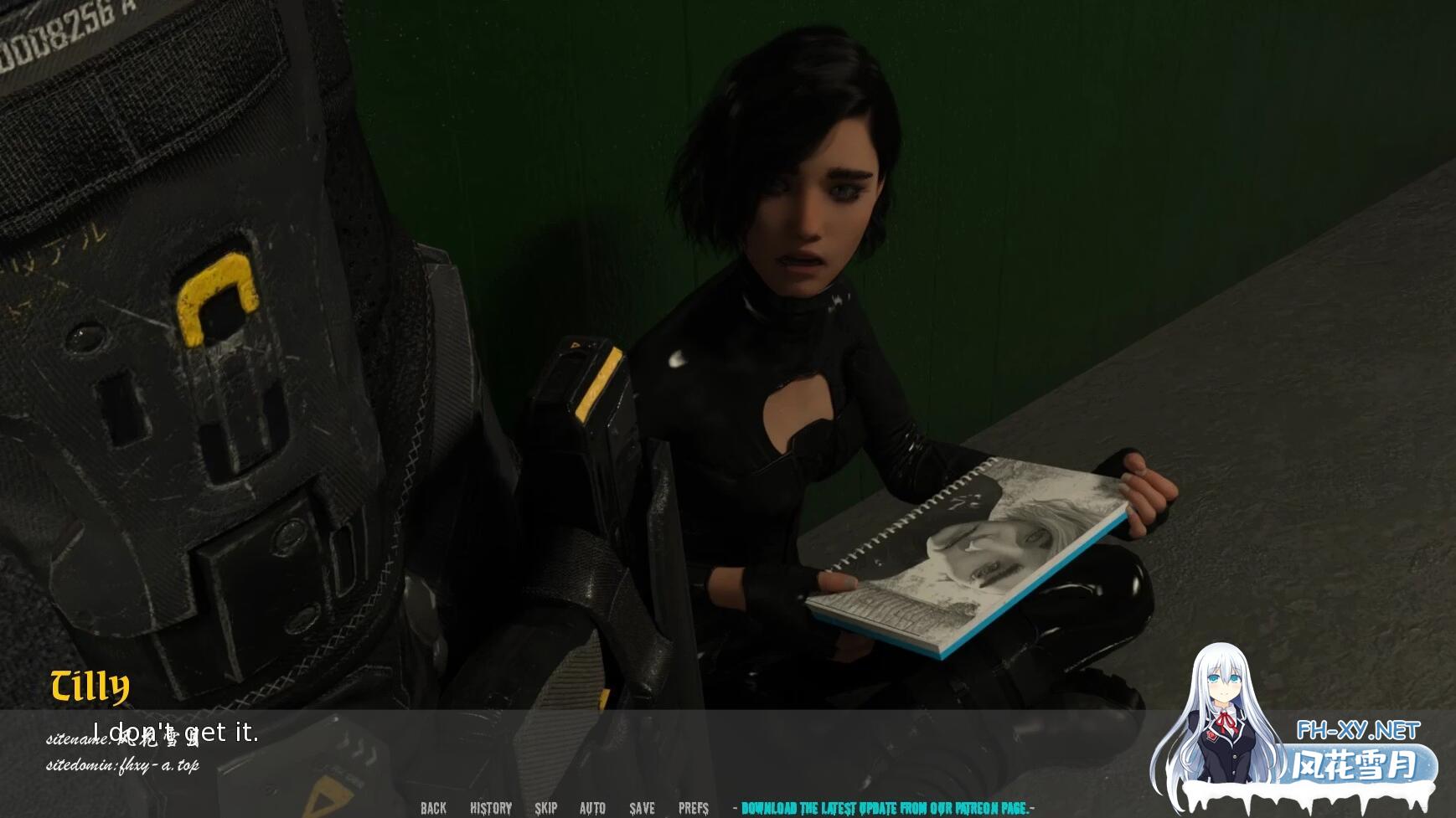The width and height of the screenshot is (1456, 818).
Task: Activate the Skip option
Action: point(546,808)
